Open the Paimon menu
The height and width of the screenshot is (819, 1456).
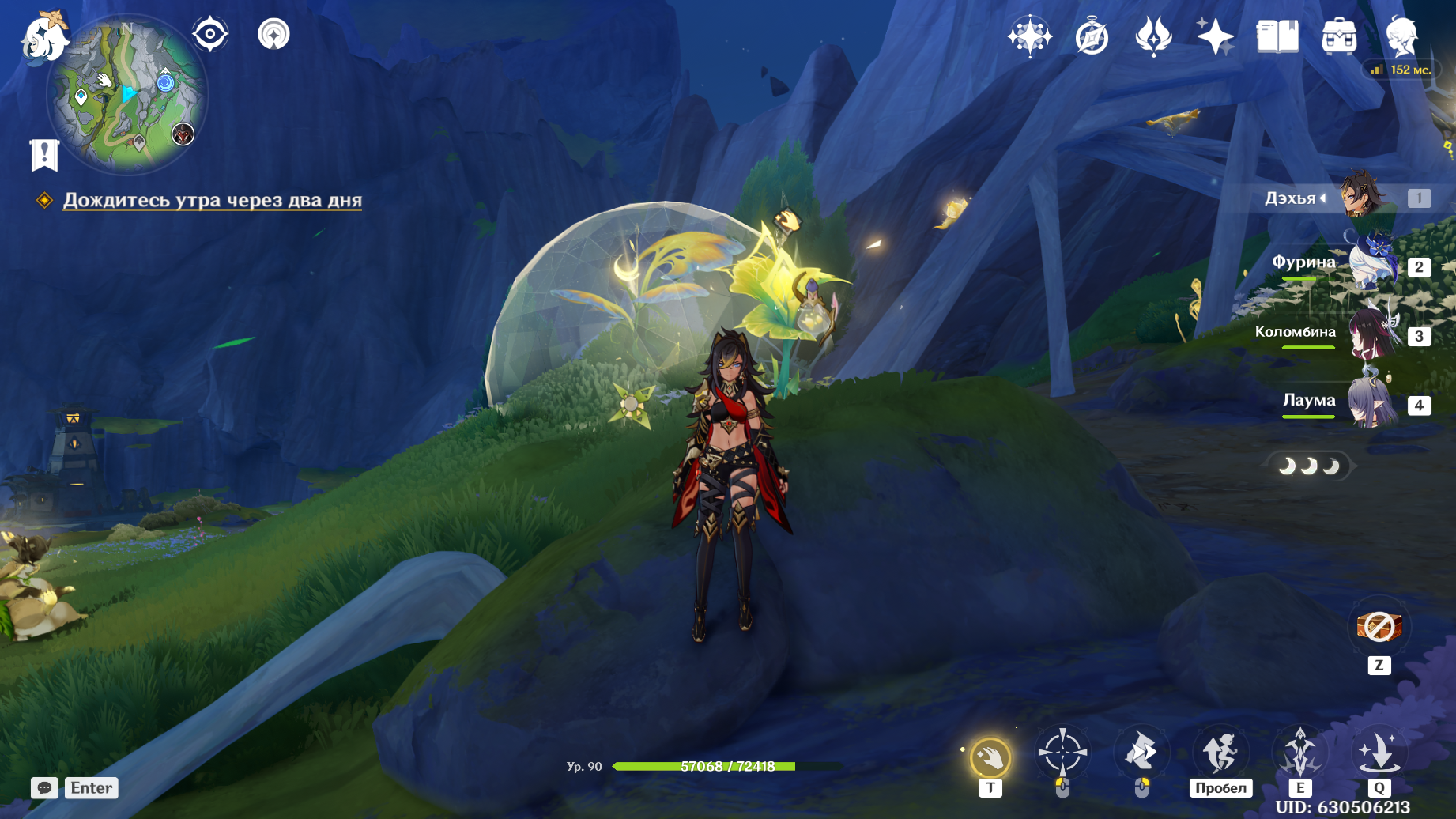click(x=43, y=37)
